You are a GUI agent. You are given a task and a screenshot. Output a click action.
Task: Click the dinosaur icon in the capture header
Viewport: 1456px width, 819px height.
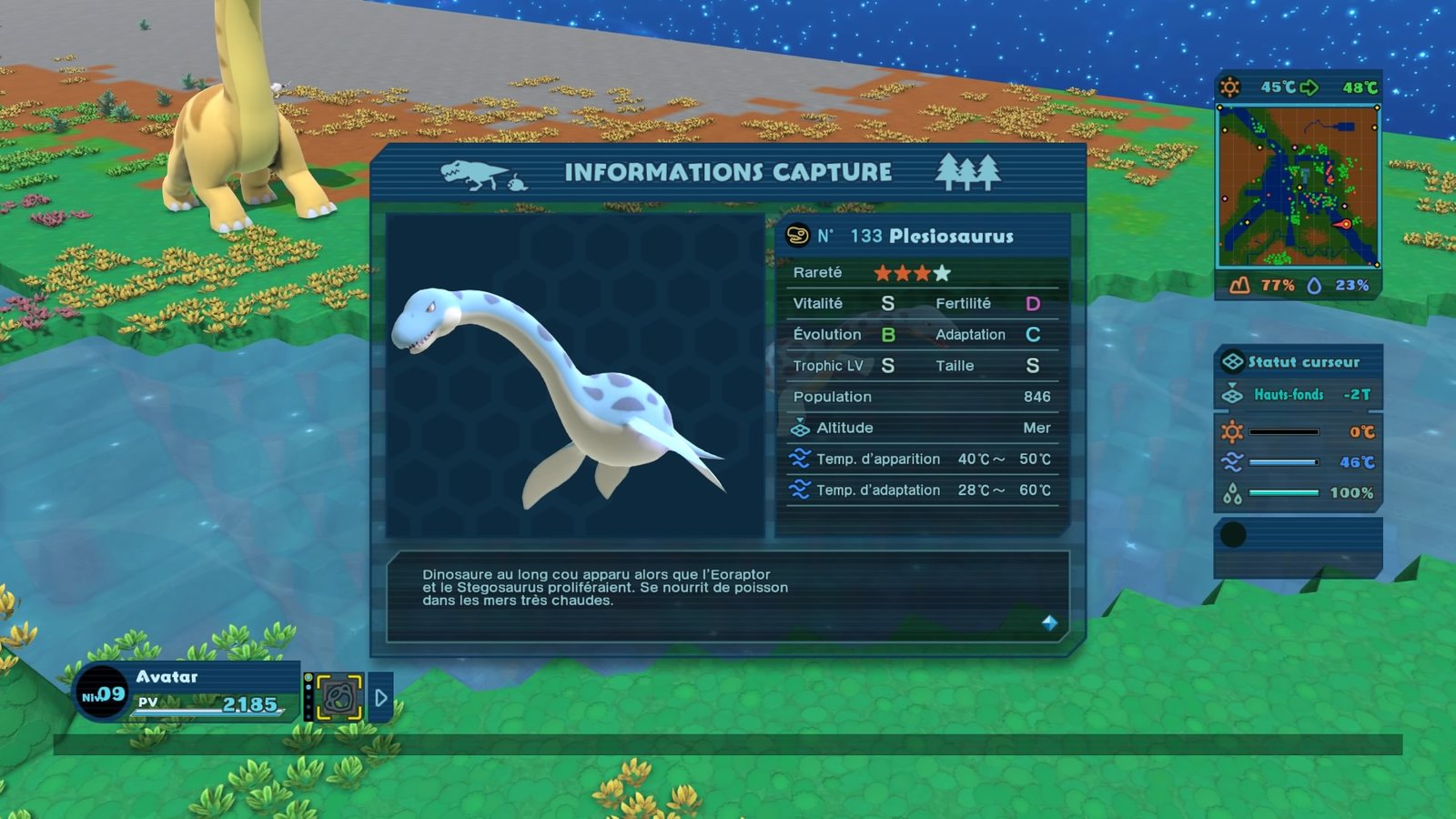(474, 173)
